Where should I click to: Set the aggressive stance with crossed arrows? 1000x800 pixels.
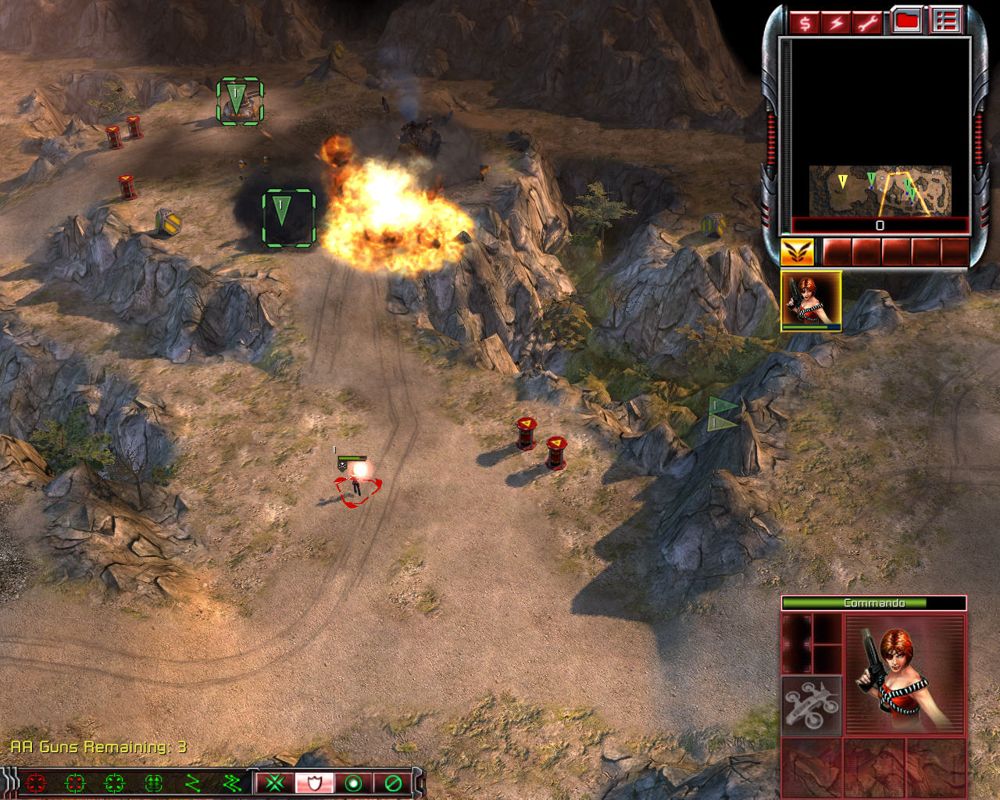click(273, 782)
